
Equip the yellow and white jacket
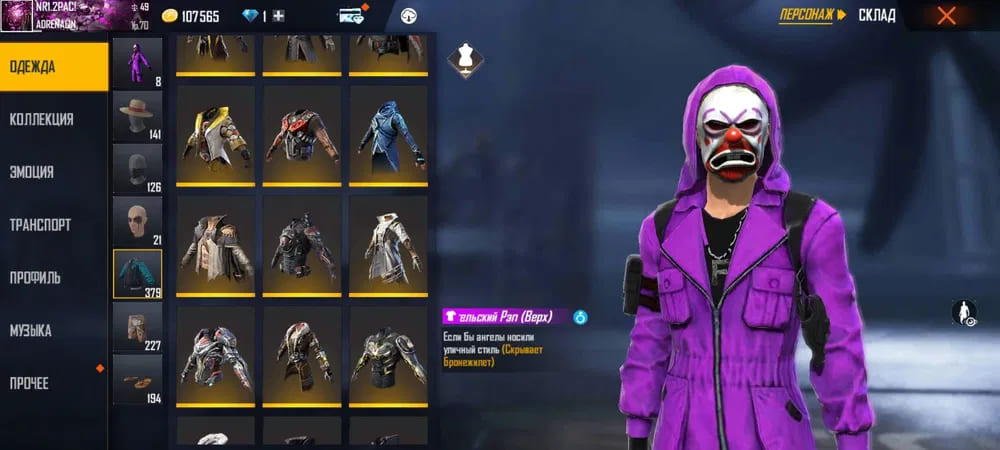(x=216, y=135)
